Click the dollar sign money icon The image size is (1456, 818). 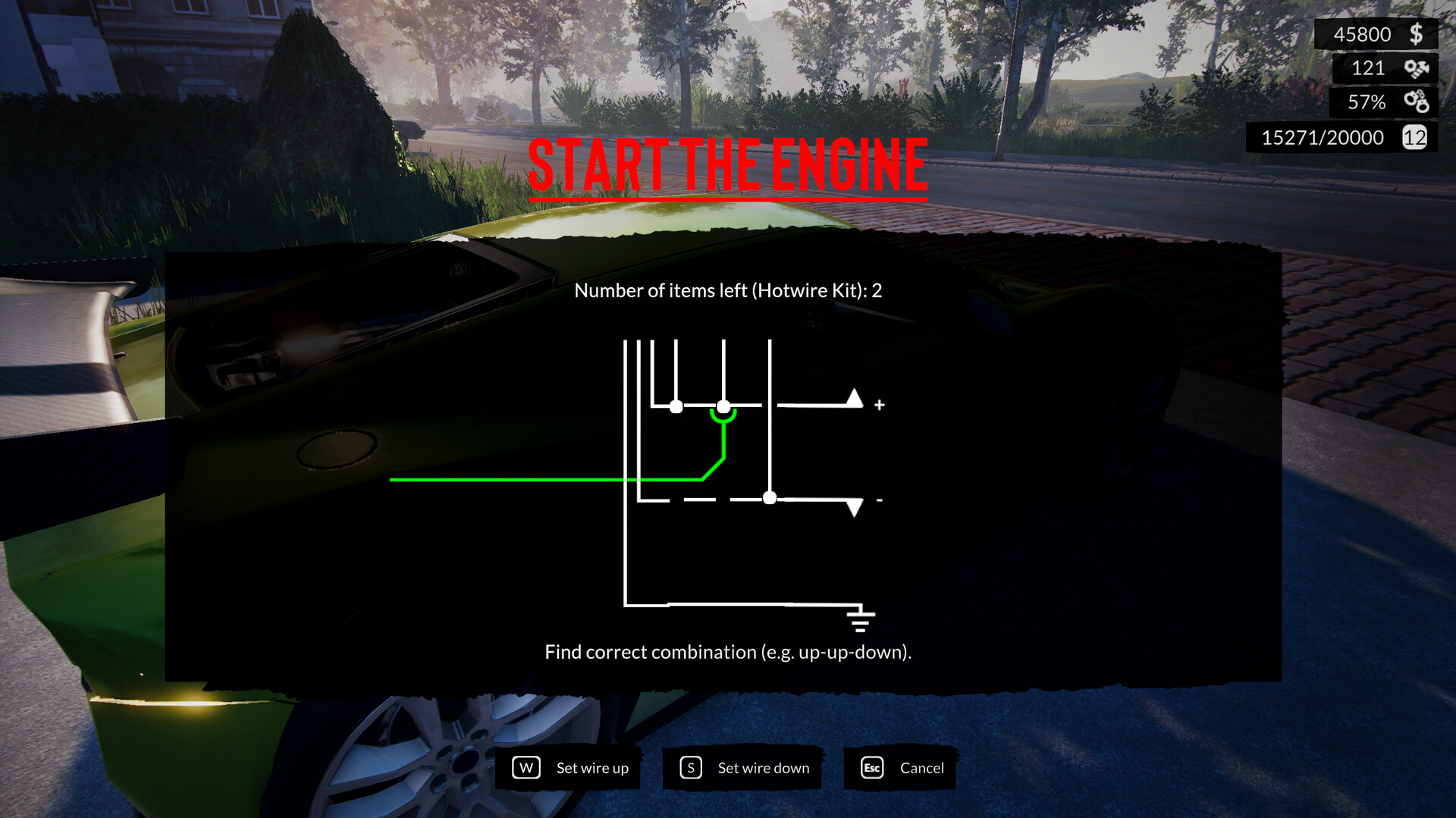[1415, 33]
